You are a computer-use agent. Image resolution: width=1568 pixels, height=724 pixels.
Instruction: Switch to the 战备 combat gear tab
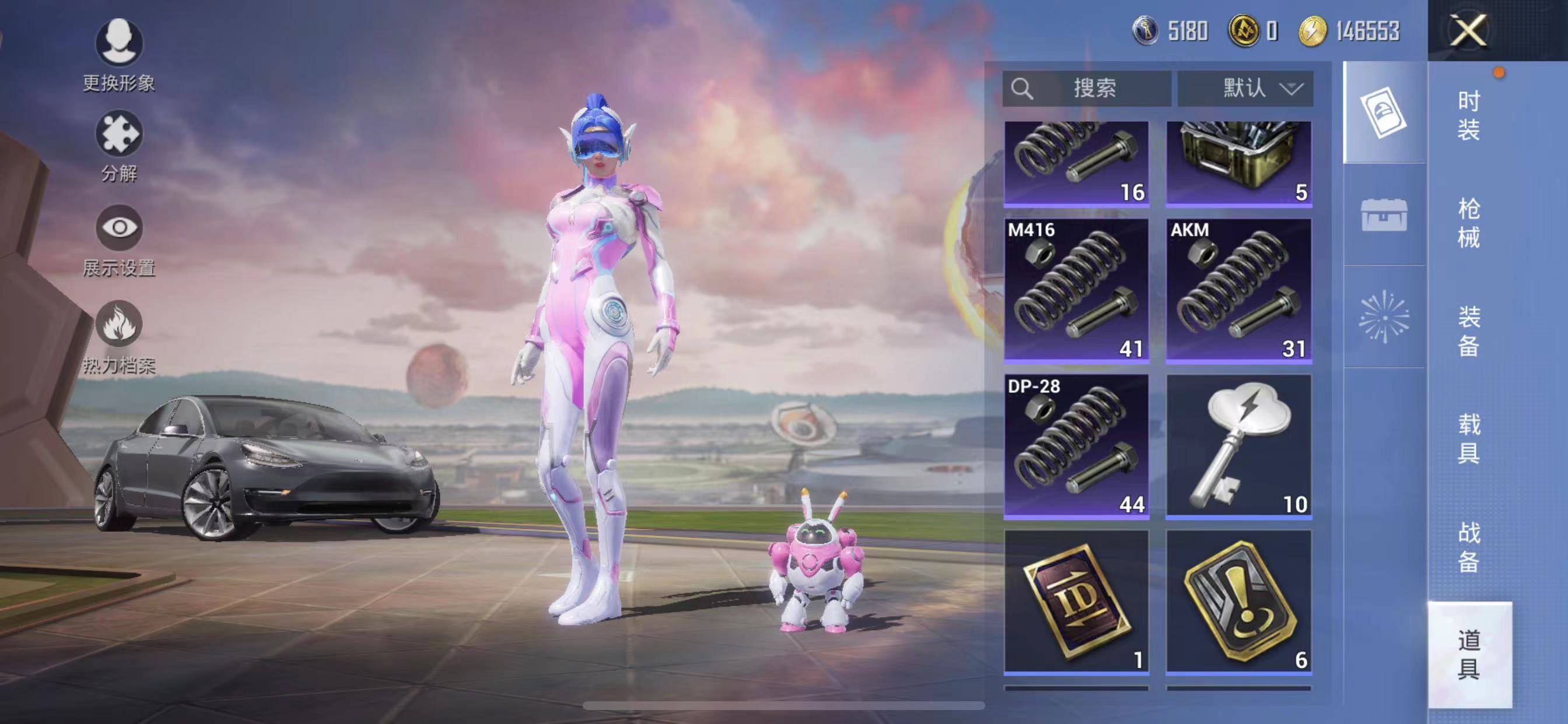coord(1468,546)
